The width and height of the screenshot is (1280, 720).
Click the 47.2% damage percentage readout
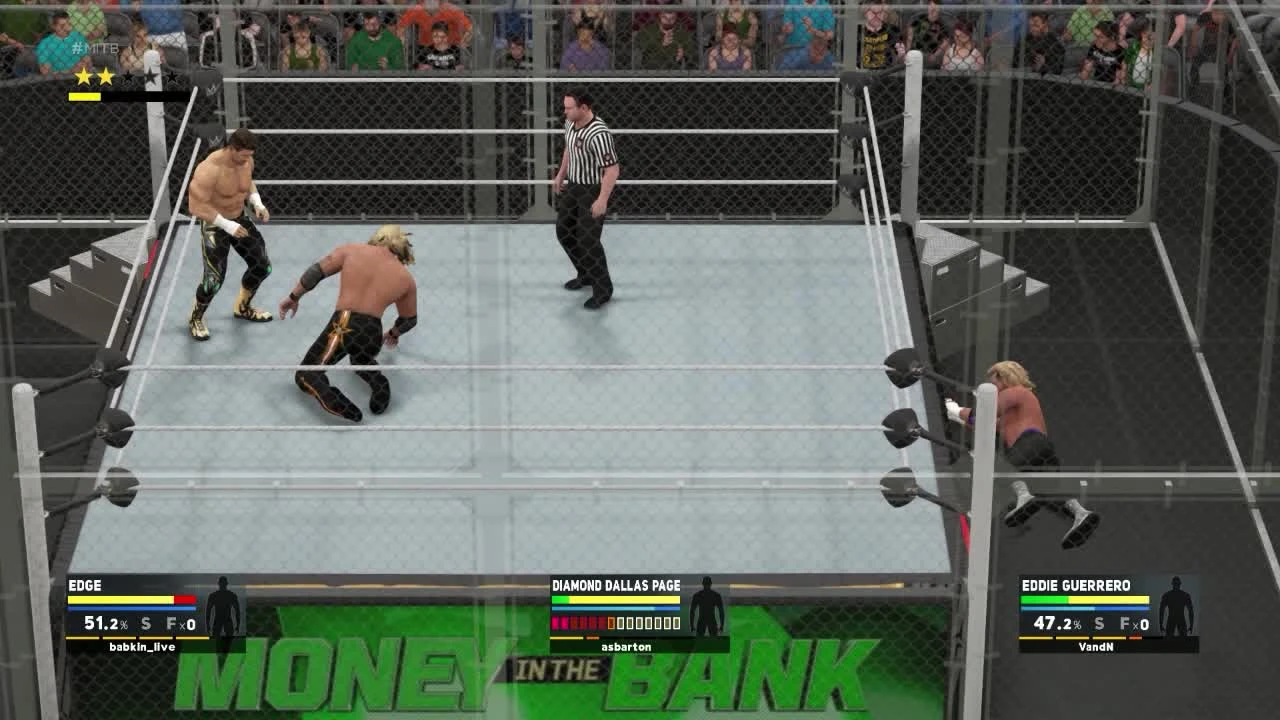tap(1057, 624)
